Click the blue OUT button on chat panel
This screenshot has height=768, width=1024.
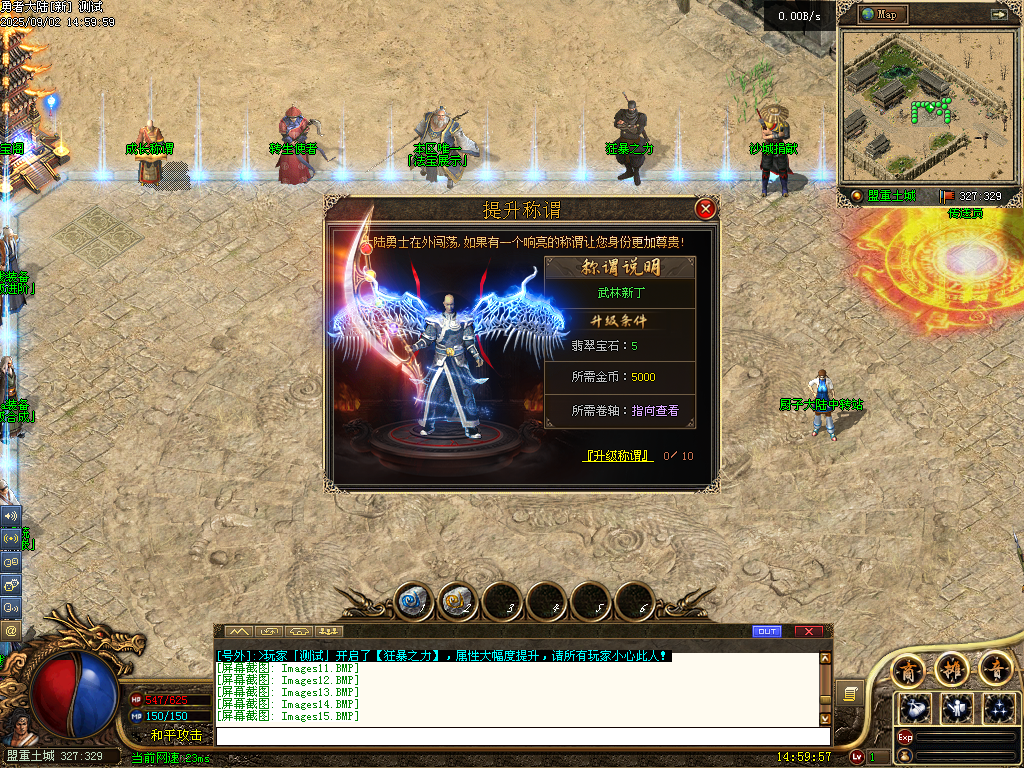pos(766,631)
